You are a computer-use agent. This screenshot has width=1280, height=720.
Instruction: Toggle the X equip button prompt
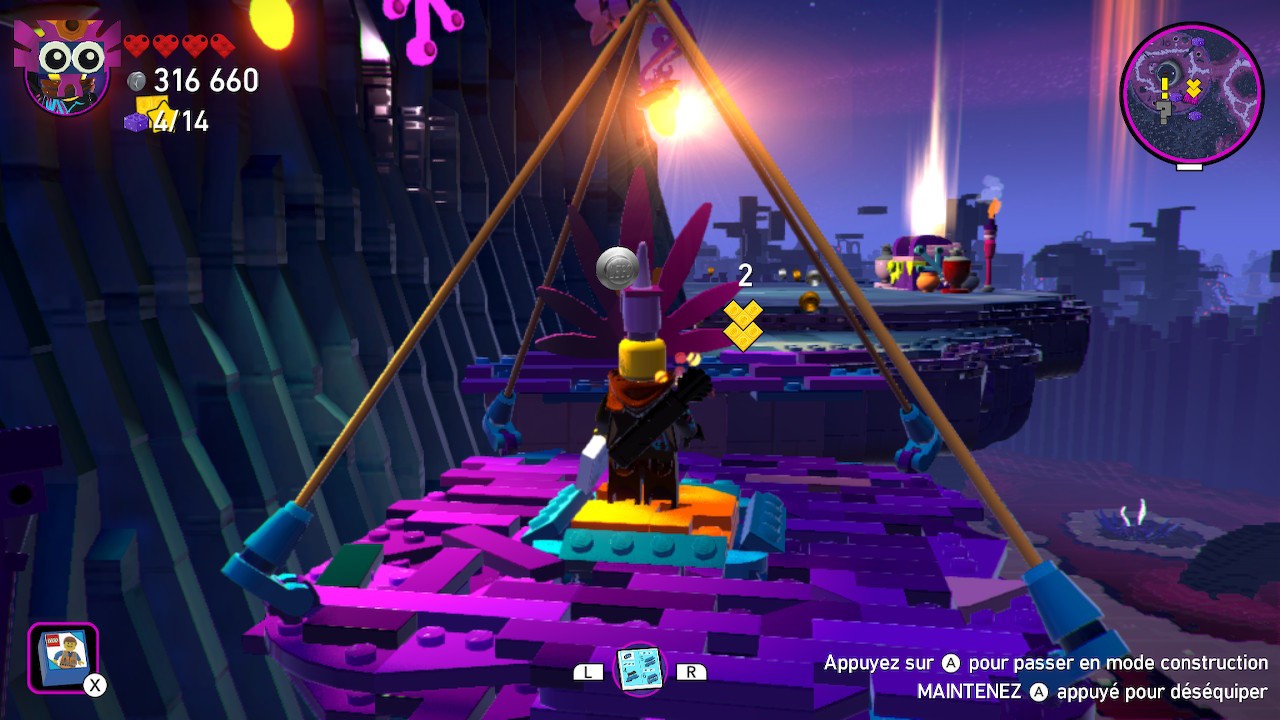pyautogui.click(x=94, y=684)
